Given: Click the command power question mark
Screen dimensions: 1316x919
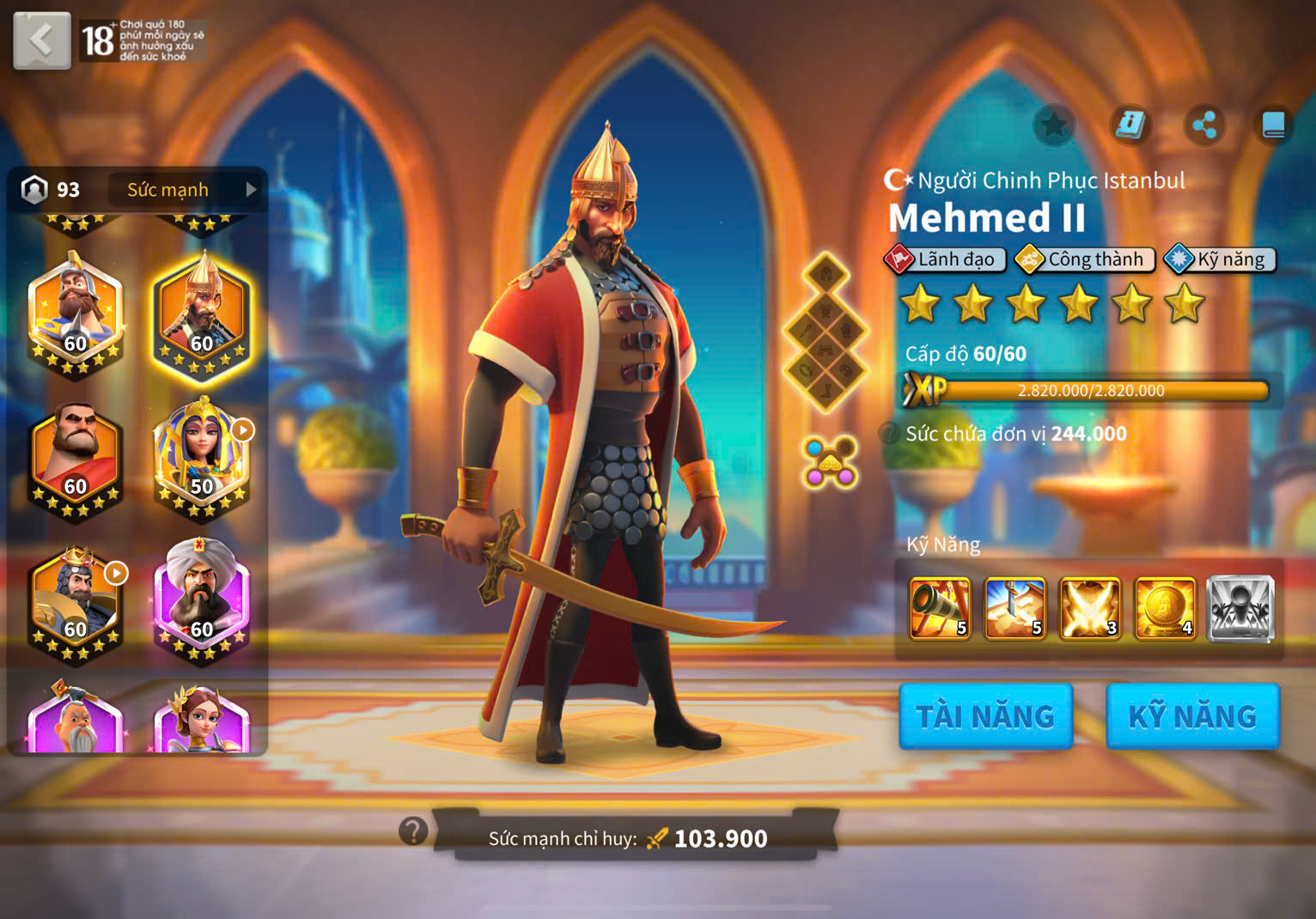Looking at the screenshot, I should click(413, 831).
